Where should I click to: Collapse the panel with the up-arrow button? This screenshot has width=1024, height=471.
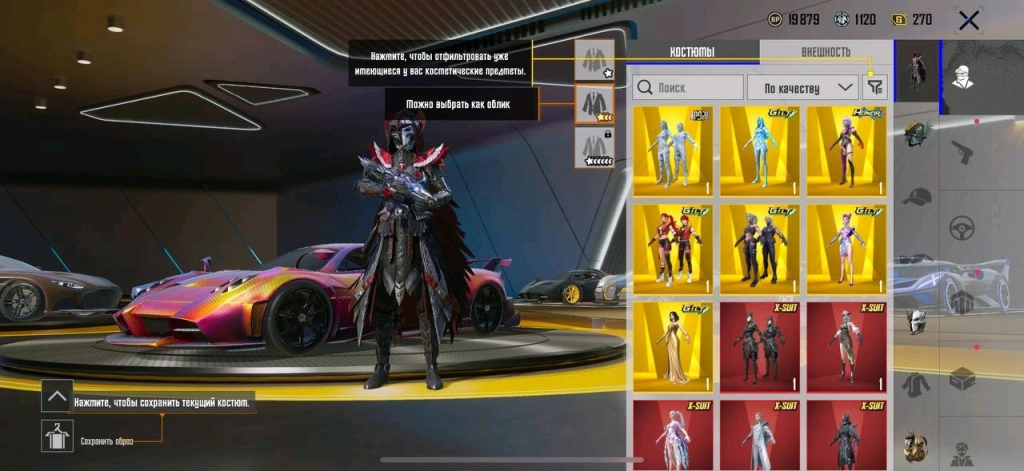click(x=57, y=396)
